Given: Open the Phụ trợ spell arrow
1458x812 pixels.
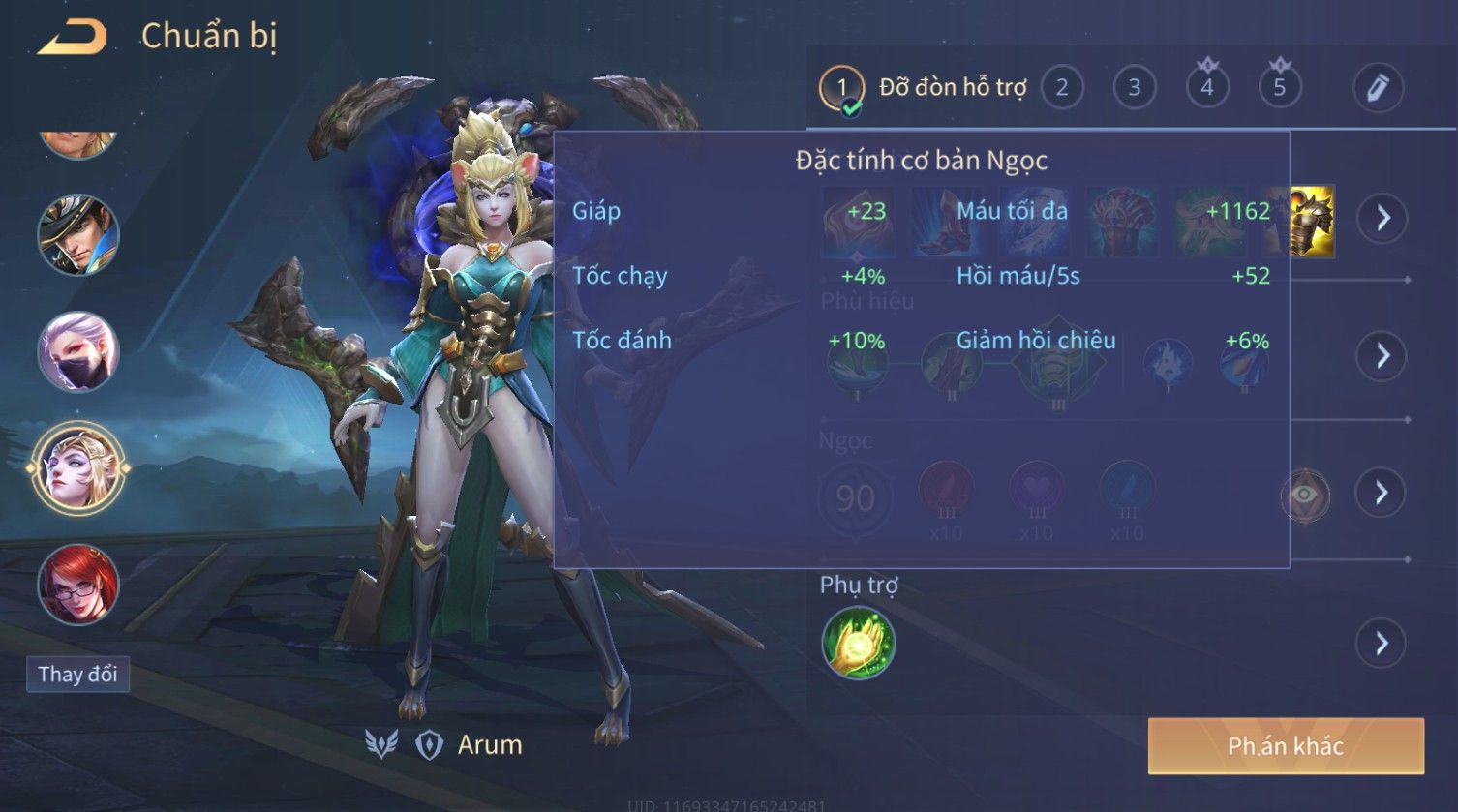Looking at the screenshot, I should tap(1382, 644).
